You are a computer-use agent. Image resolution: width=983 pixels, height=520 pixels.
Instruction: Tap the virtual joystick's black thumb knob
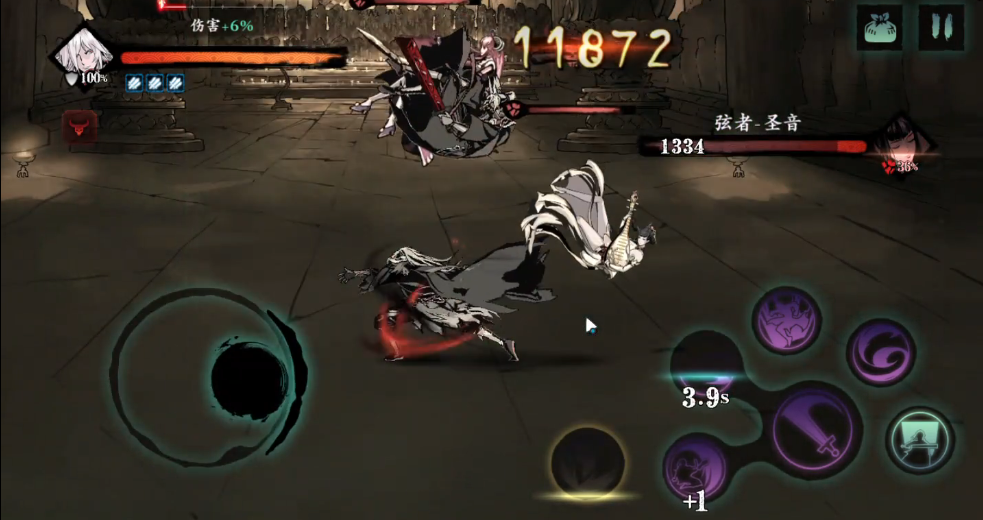[x=249, y=378]
